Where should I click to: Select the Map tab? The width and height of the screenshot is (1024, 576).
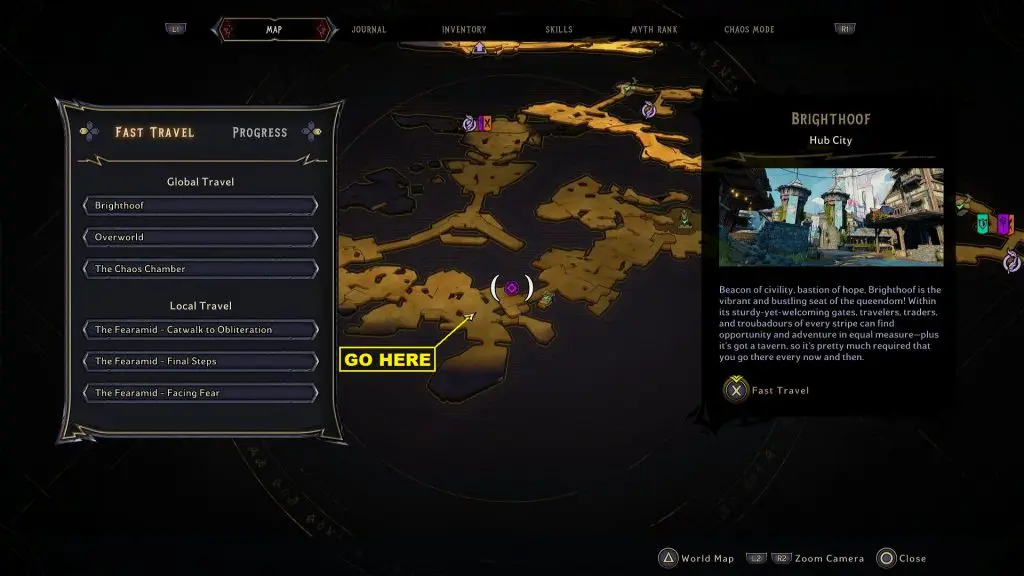[273, 30]
